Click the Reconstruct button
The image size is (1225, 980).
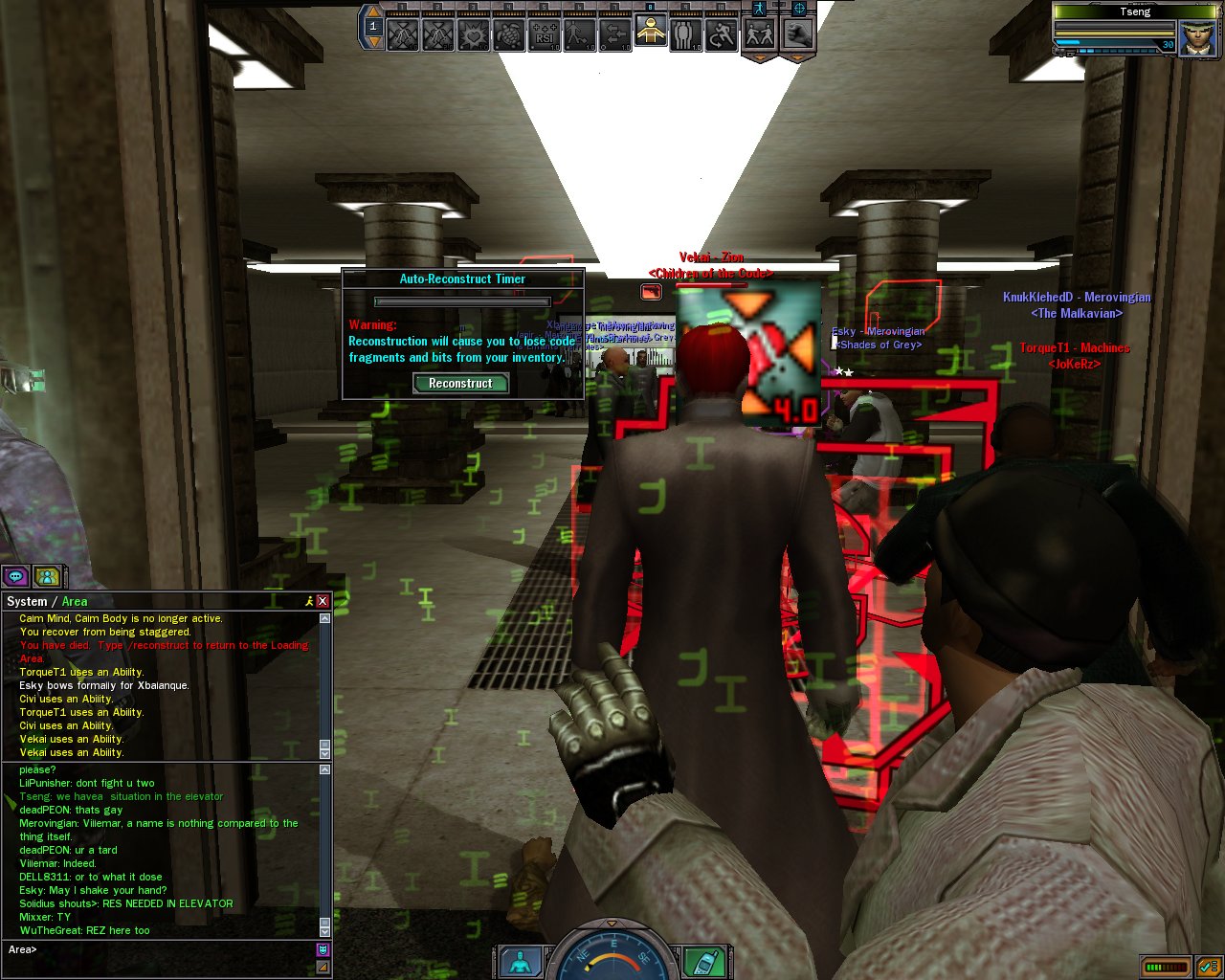460,383
